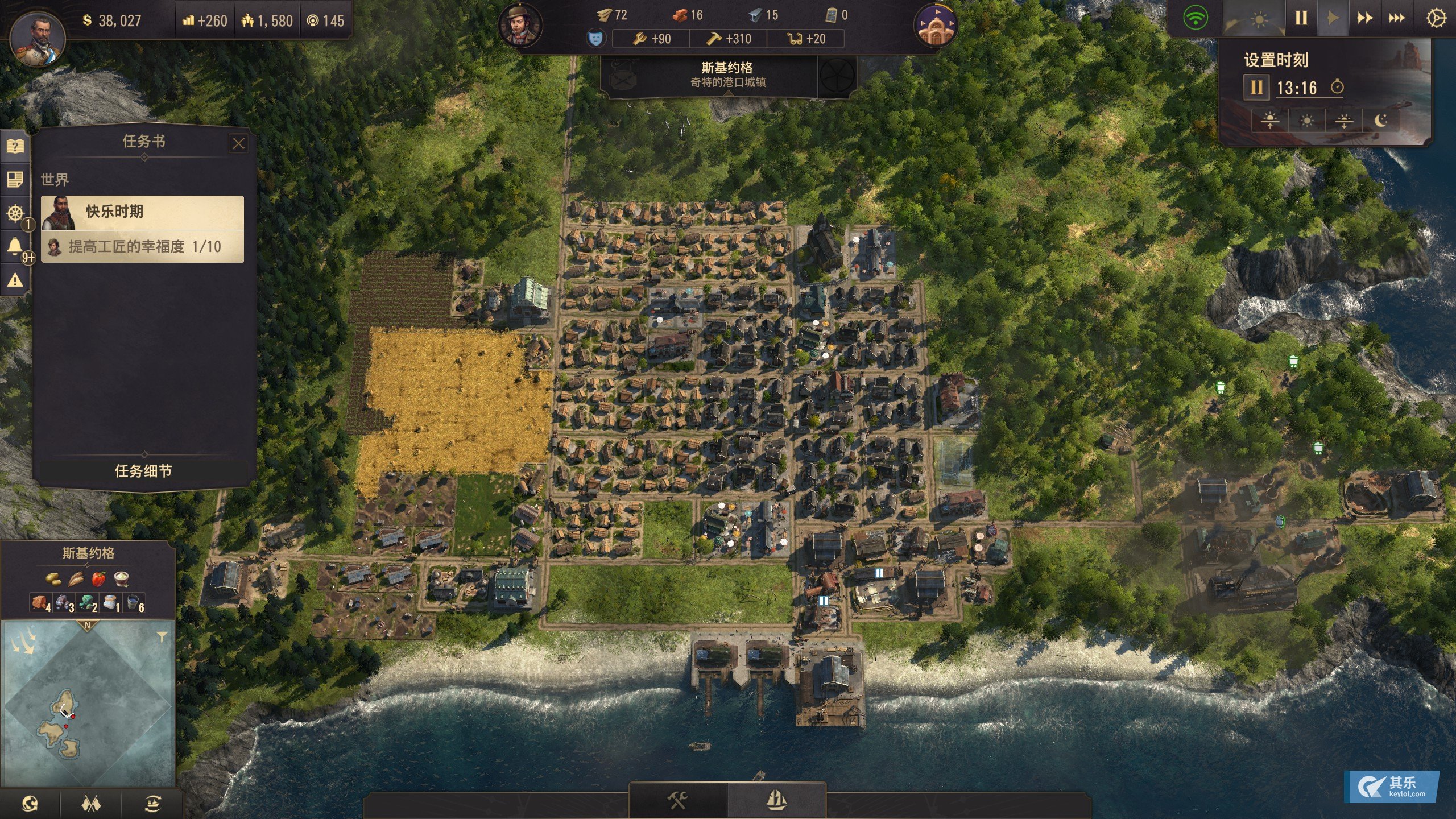The image size is (1456, 819).
Task: Set game speed to triple fast-forward
Action: pos(1396,18)
